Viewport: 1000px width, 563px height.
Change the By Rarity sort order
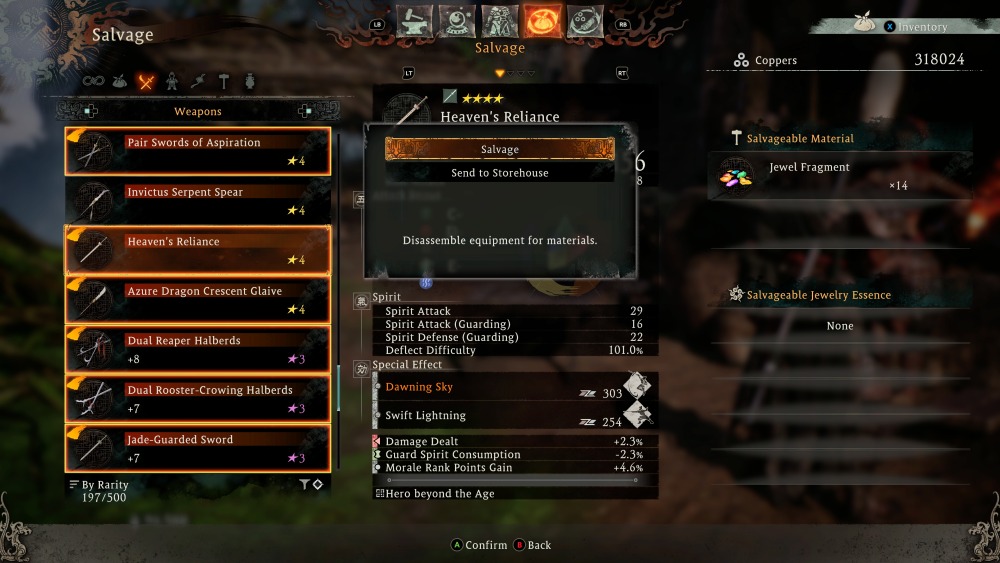(x=99, y=485)
